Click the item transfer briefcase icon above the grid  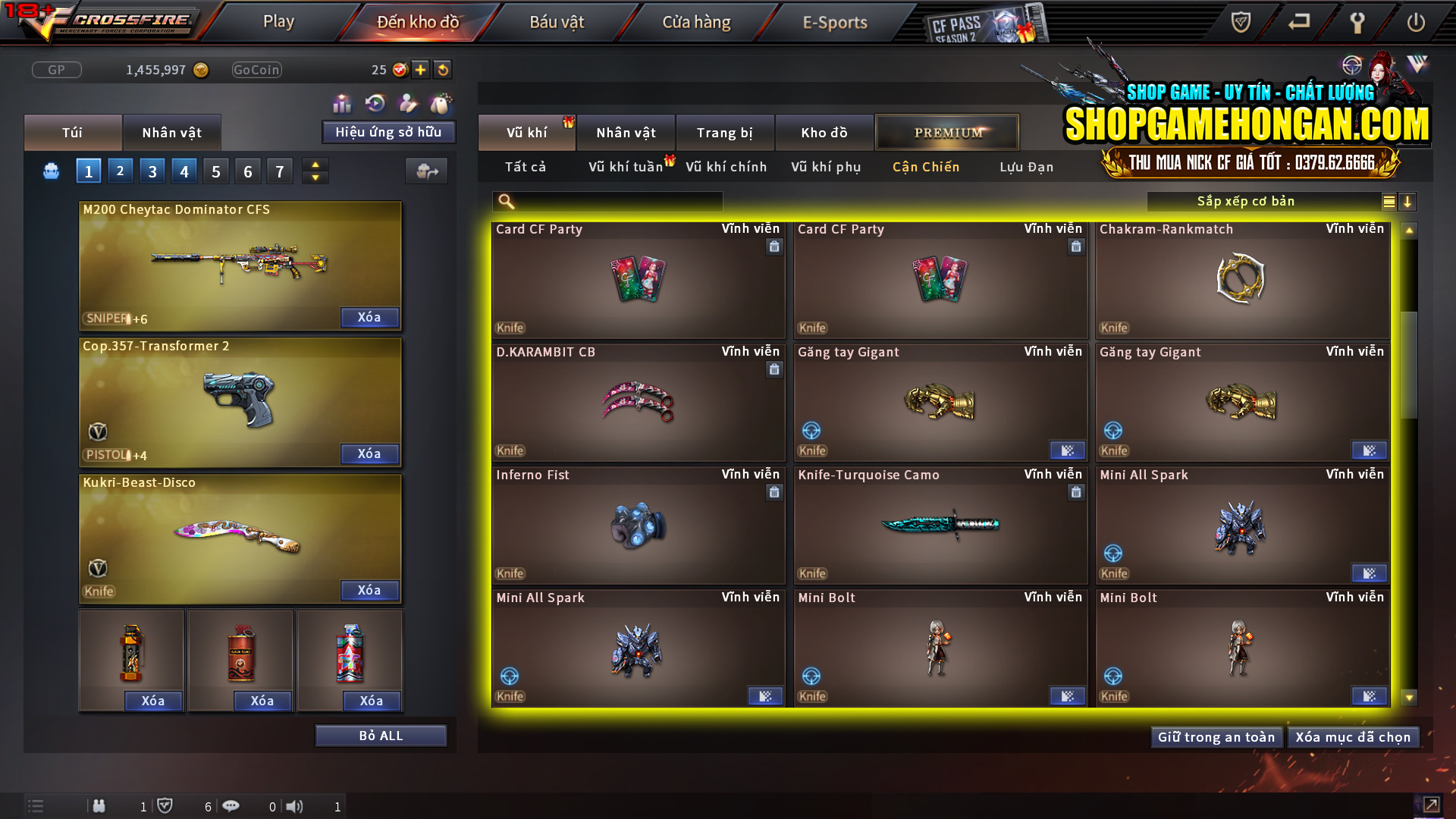426,171
